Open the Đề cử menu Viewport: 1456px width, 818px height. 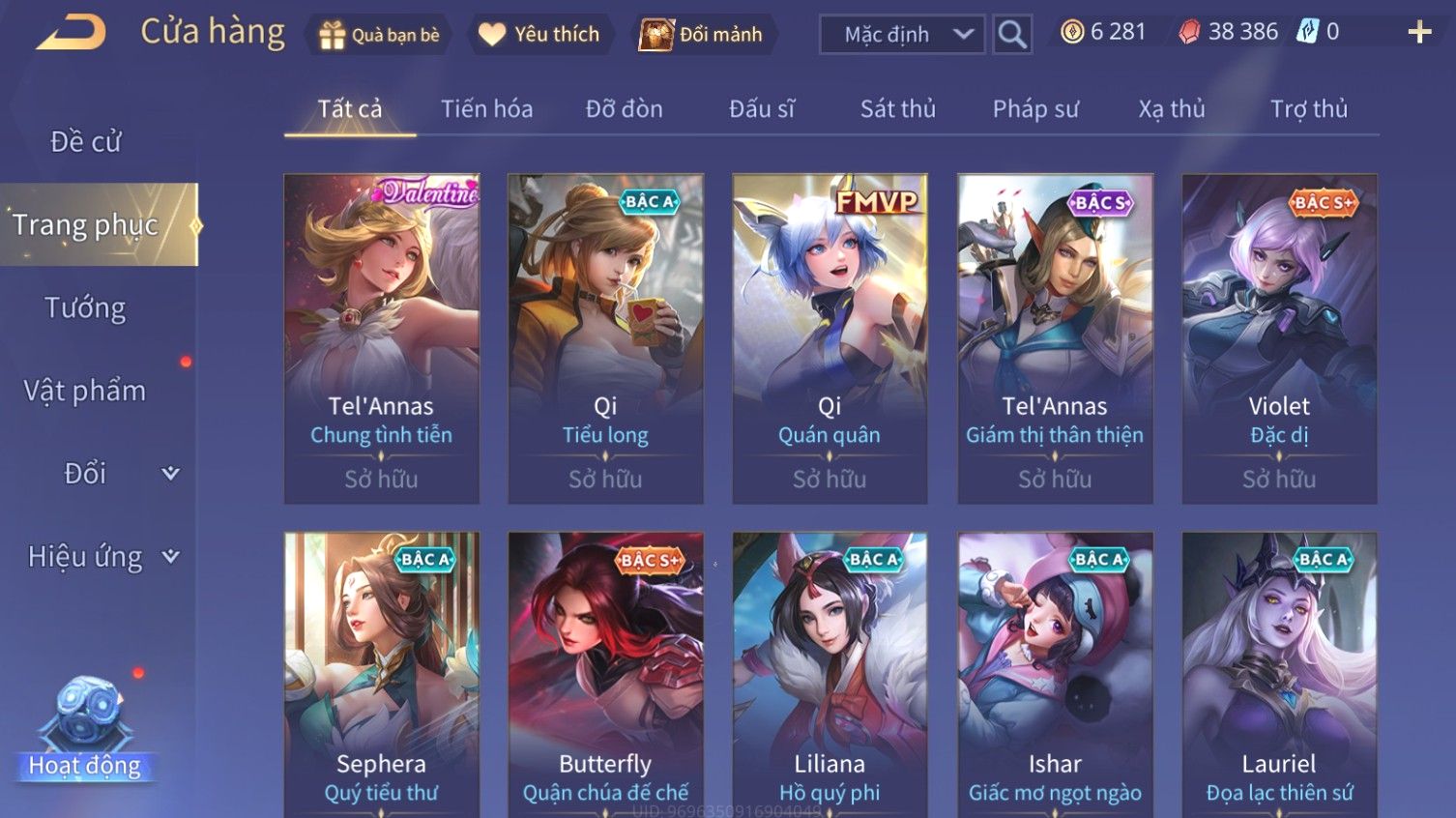point(85,142)
